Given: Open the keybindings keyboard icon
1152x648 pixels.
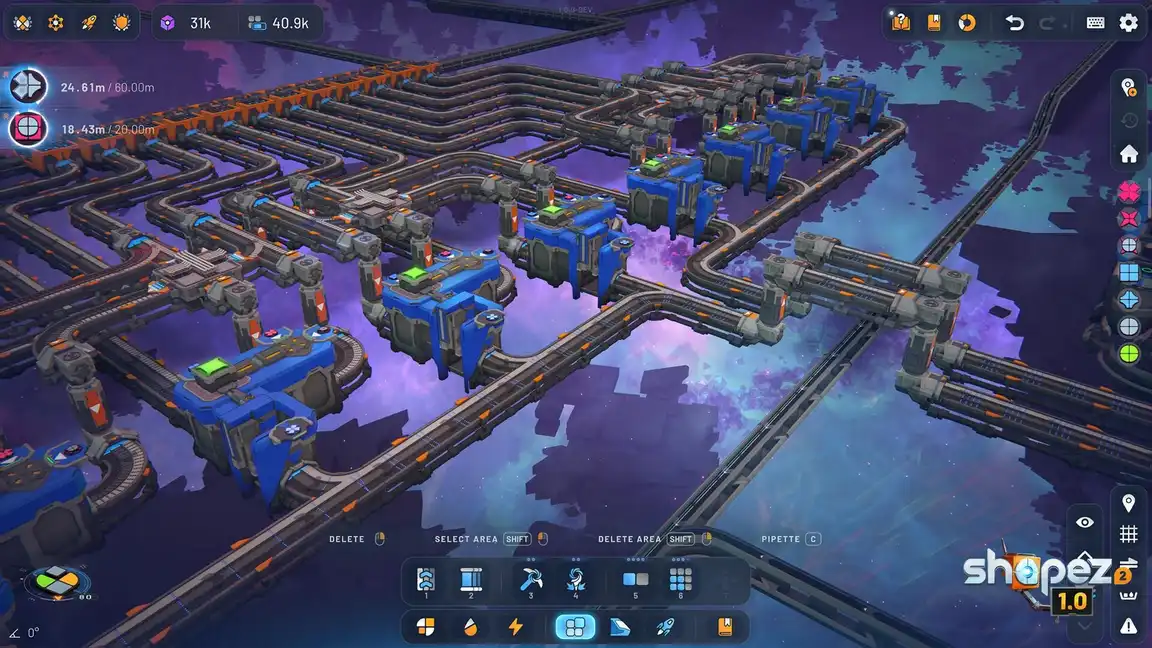Looking at the screenshot, I should pyautogui.click(x=1095, y=22).
